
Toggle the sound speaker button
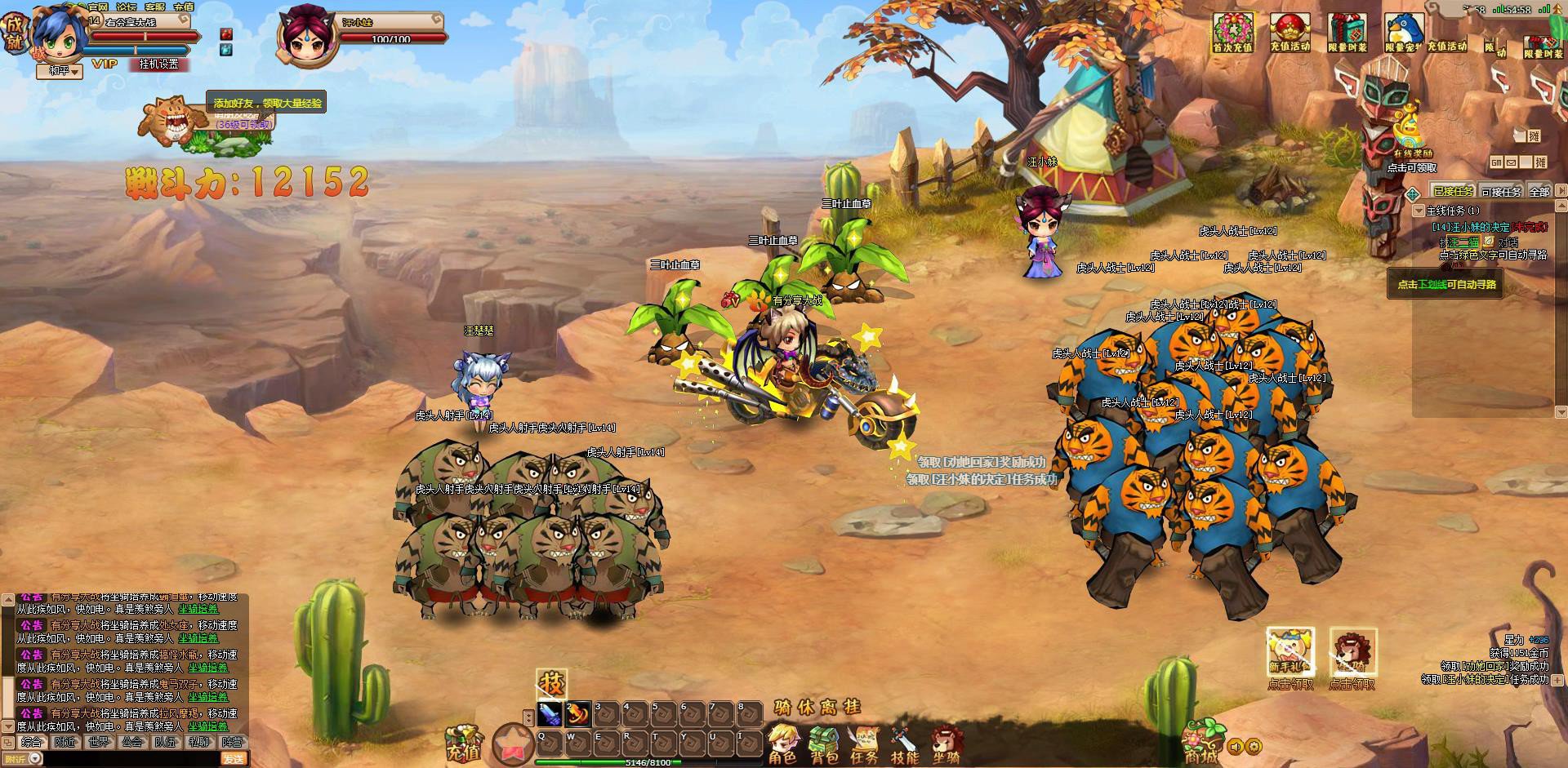1236,746
